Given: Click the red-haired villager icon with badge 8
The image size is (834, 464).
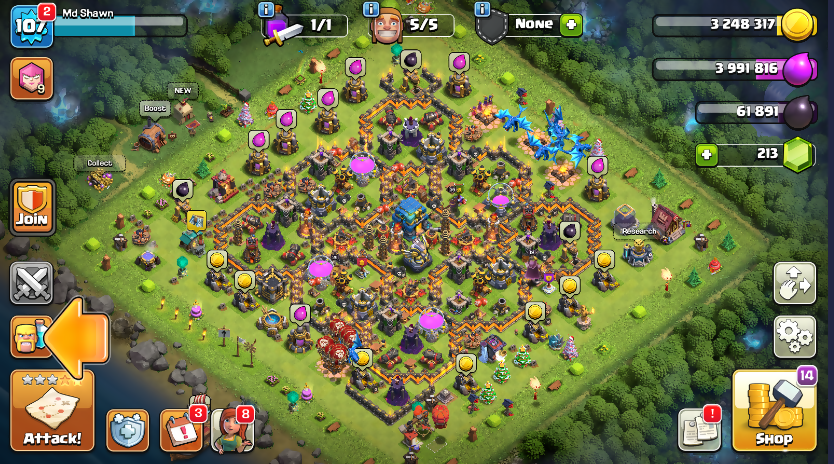Looking at the screenshot, I should (231, 430).
